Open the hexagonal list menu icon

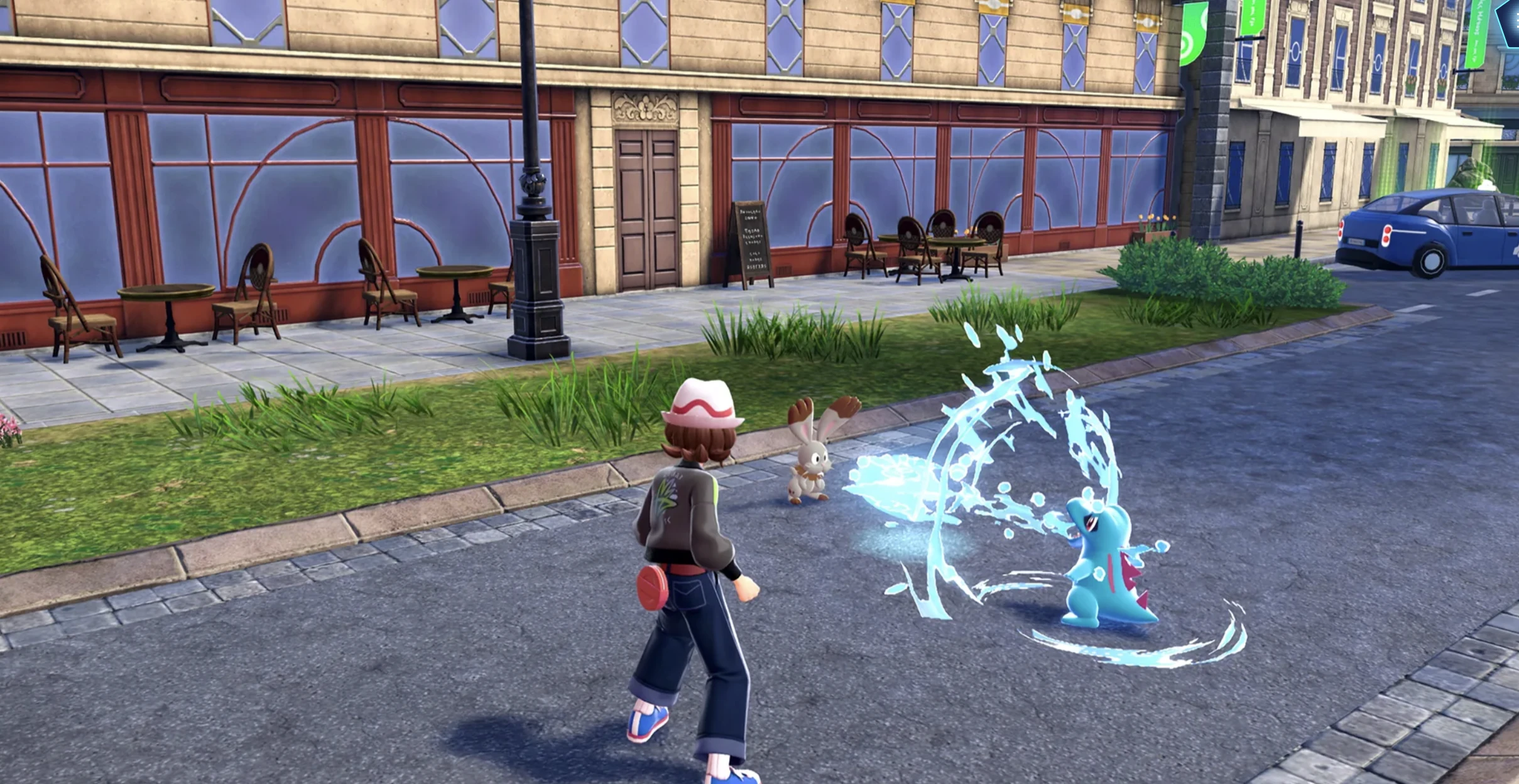[x=1509, y=20]
